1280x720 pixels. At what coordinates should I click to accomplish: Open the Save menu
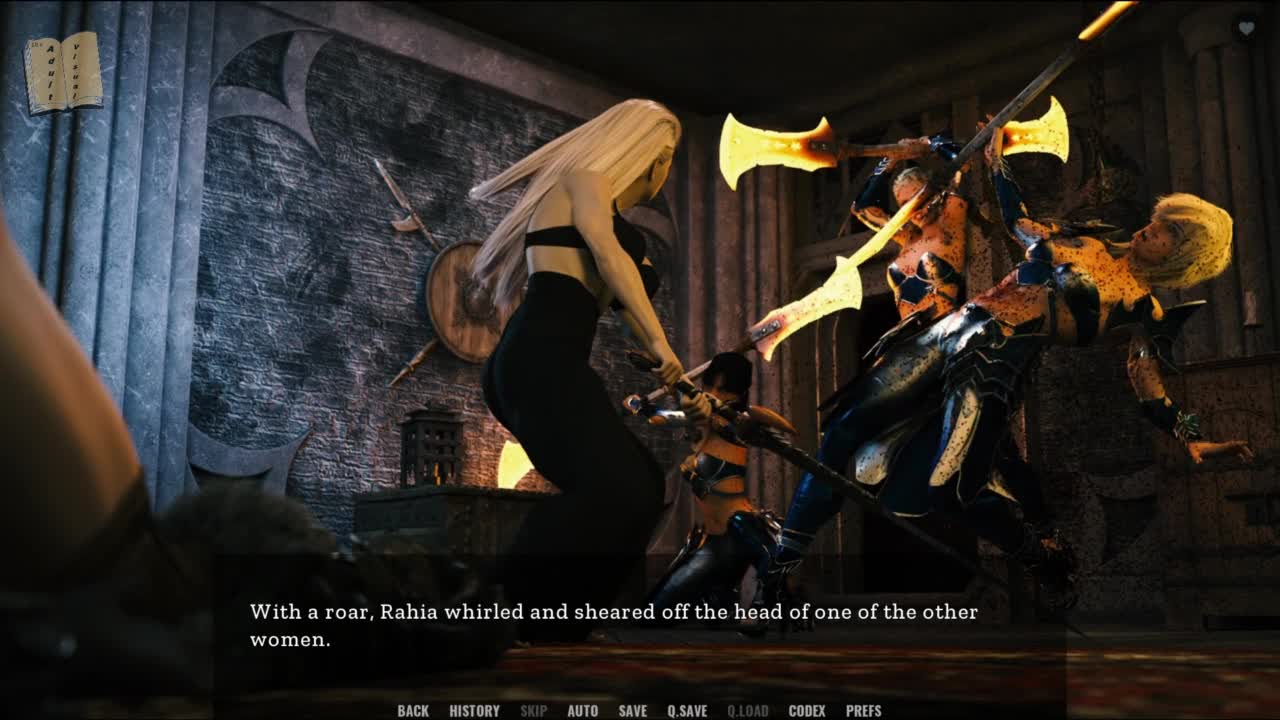(x=632, y=711)
